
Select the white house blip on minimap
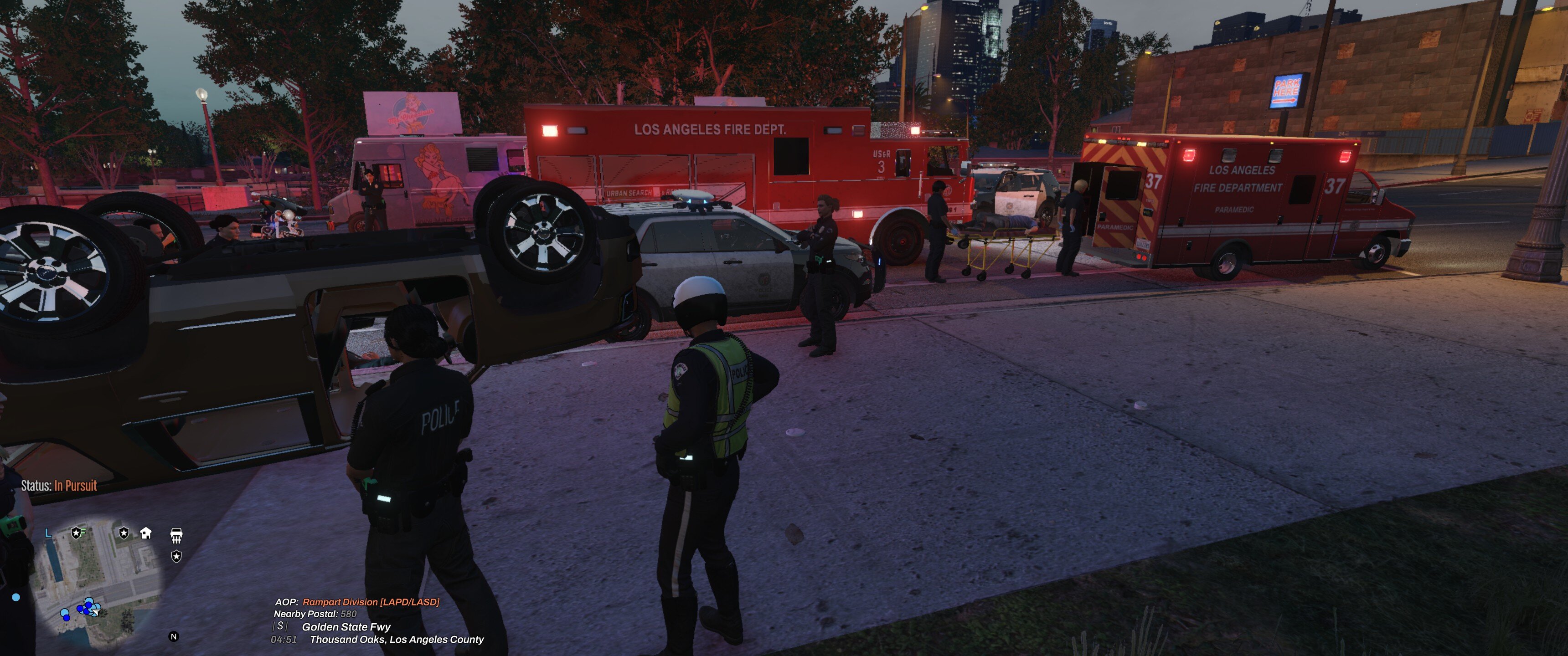tap(146, 533)
